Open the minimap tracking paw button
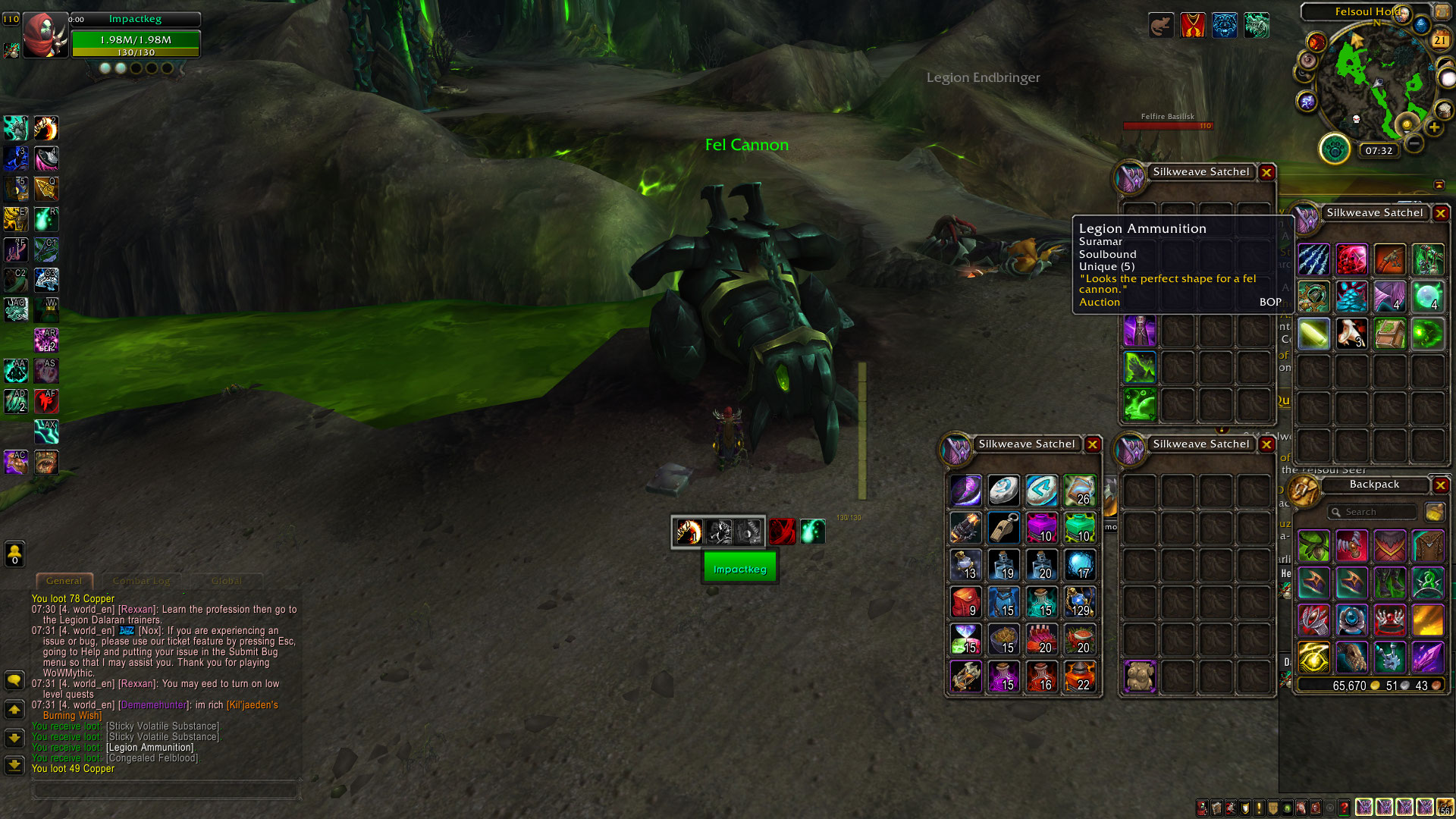Image resolution: width=1456 pixels, height=819 pixels. 1335,149
